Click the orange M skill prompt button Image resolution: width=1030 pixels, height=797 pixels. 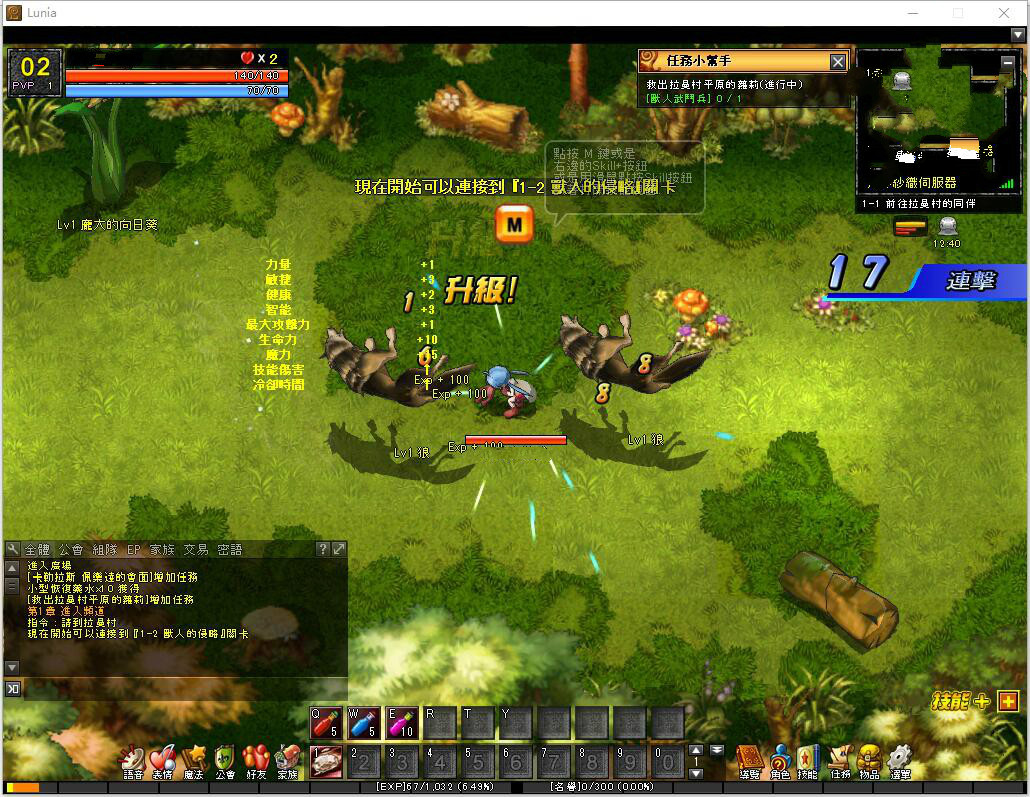point(514,225)
